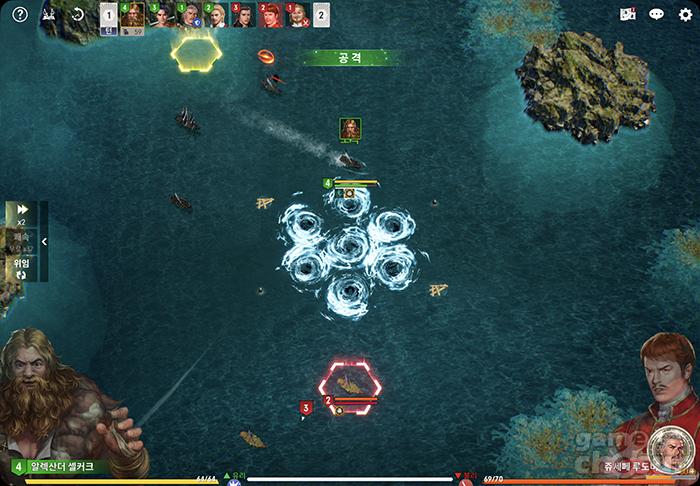Click the circular arrow turn icon
The width and height of the screenshot is (700, 486).
[78, 15]
